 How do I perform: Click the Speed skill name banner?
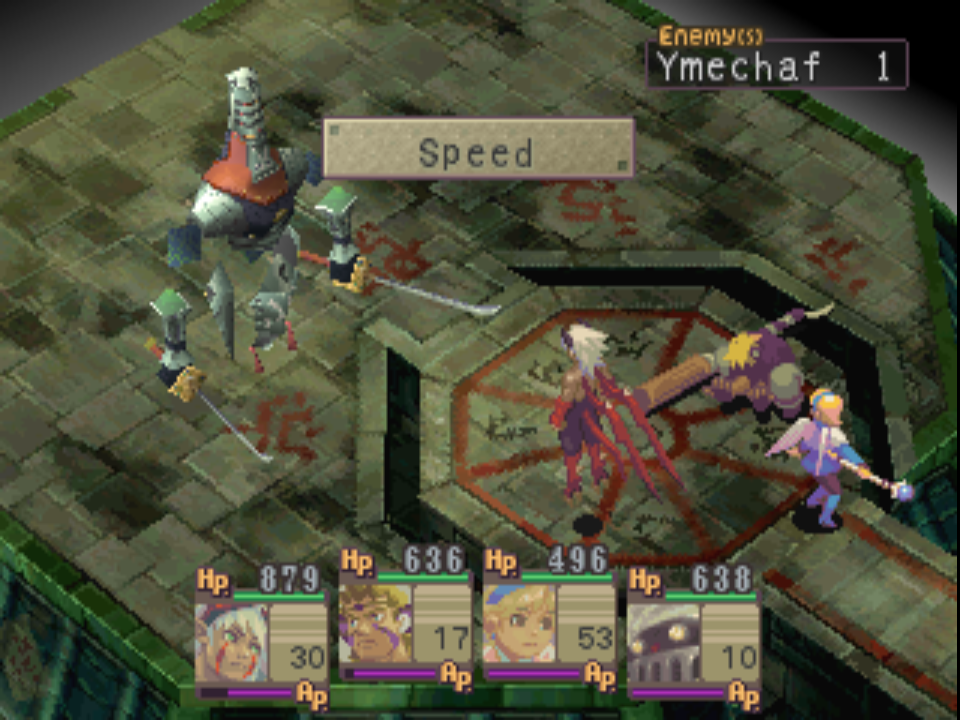[477, 150]
